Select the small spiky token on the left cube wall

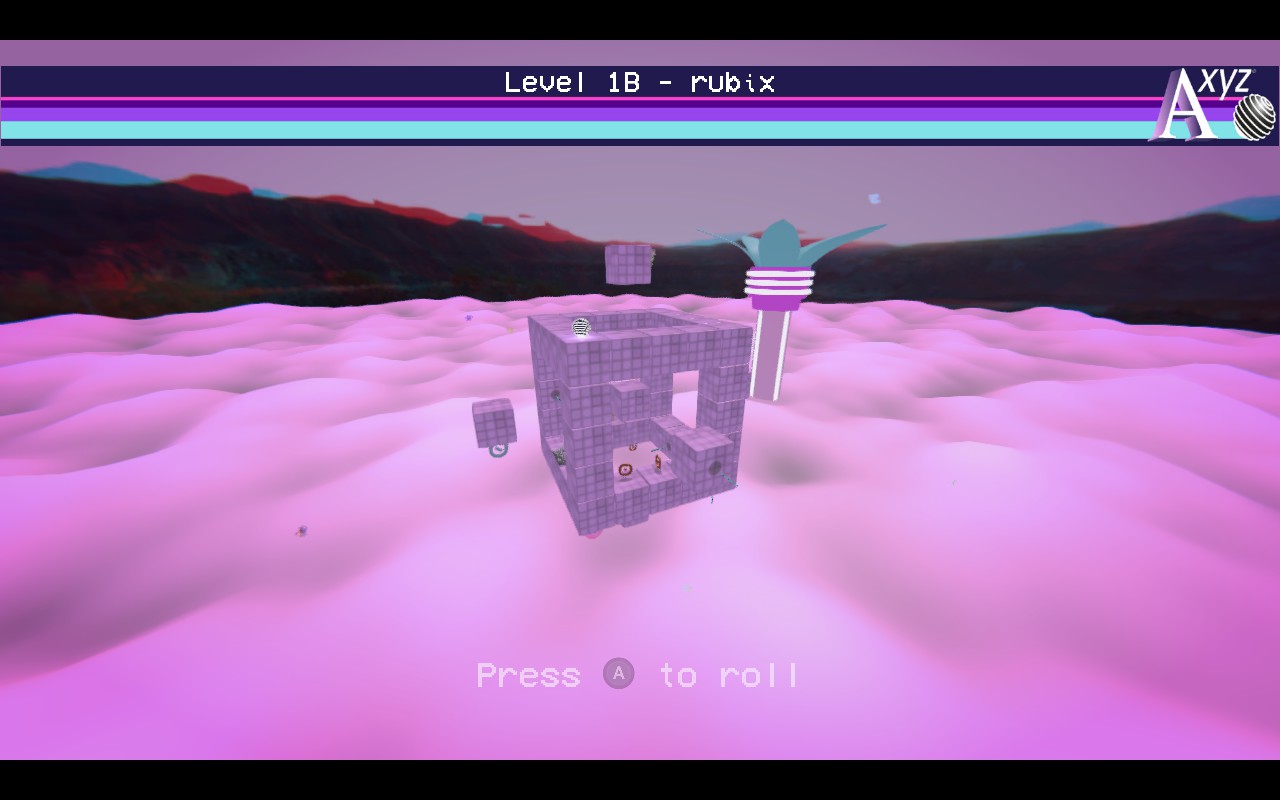(x=560, y=456)
